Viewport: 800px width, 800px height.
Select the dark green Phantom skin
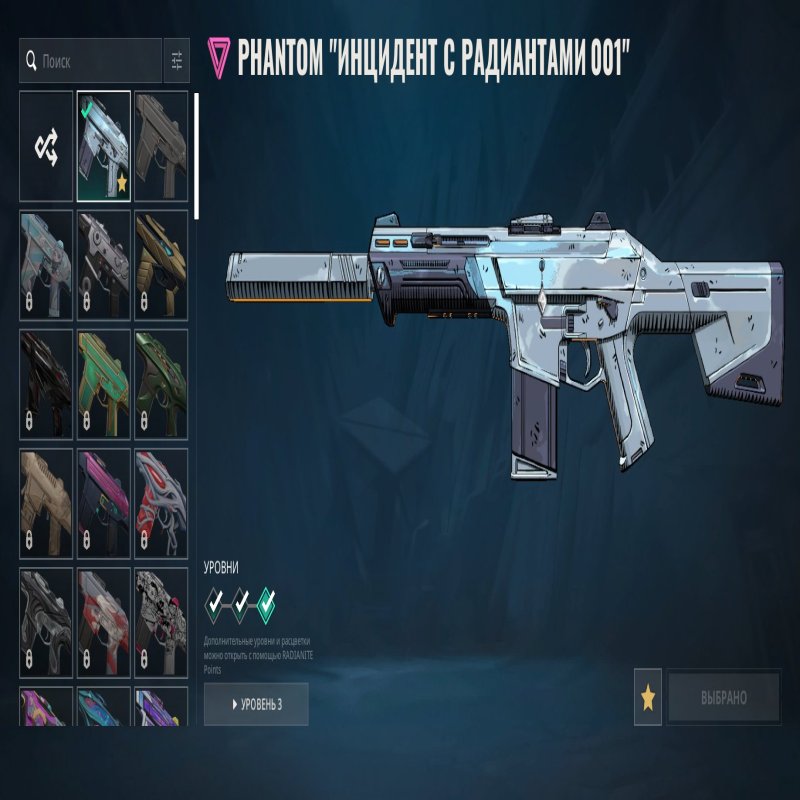tap(161, 384)
